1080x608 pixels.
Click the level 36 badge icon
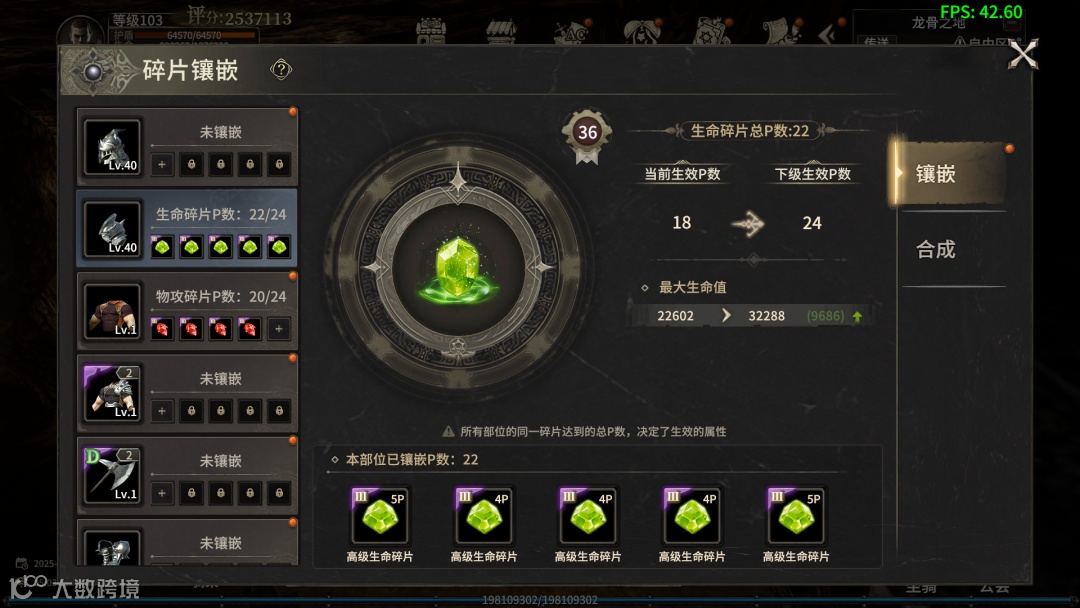pos(587,133)
